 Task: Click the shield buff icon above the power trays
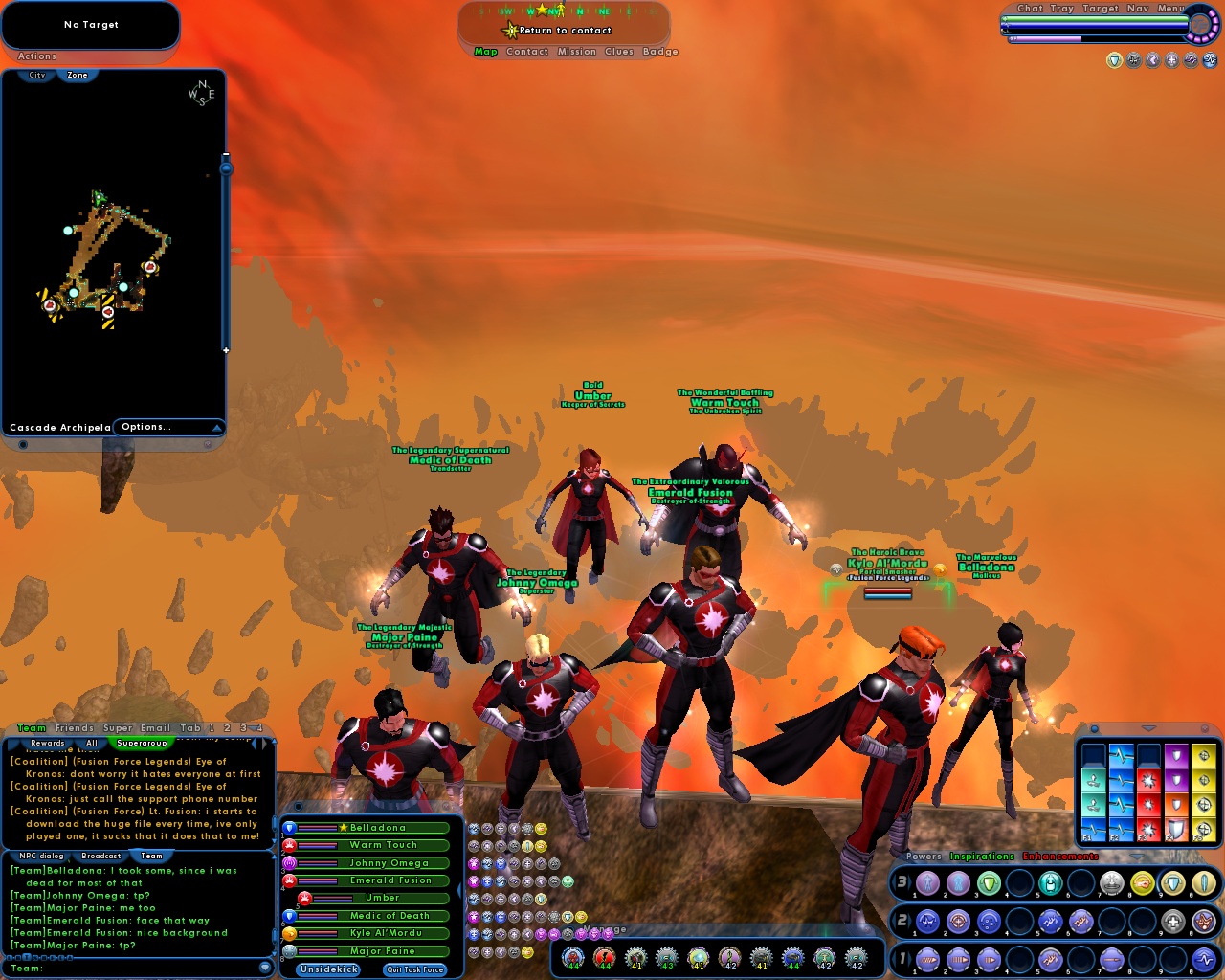tap(1113, 59)
